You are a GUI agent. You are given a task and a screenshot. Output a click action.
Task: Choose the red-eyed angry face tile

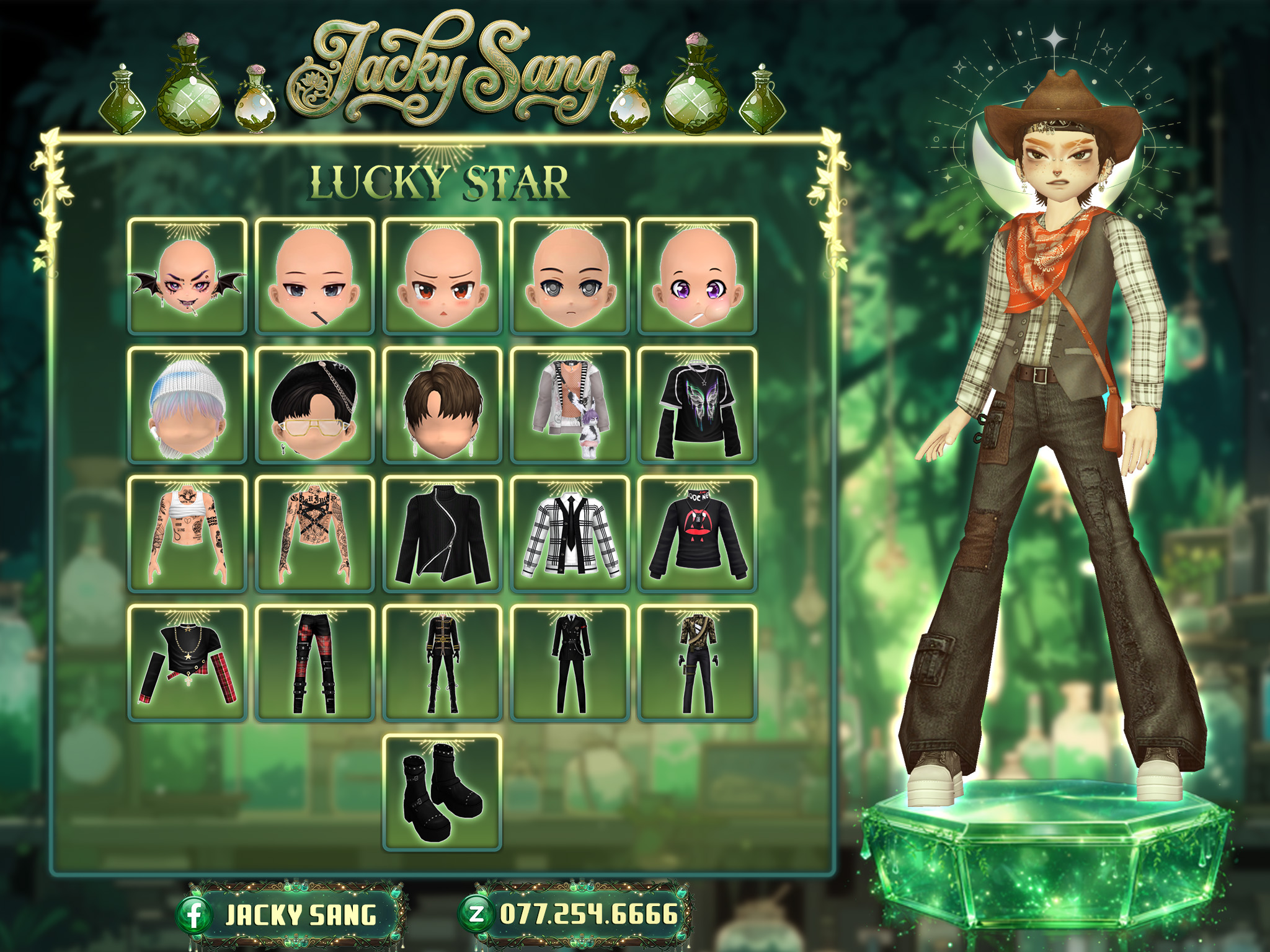442,276
